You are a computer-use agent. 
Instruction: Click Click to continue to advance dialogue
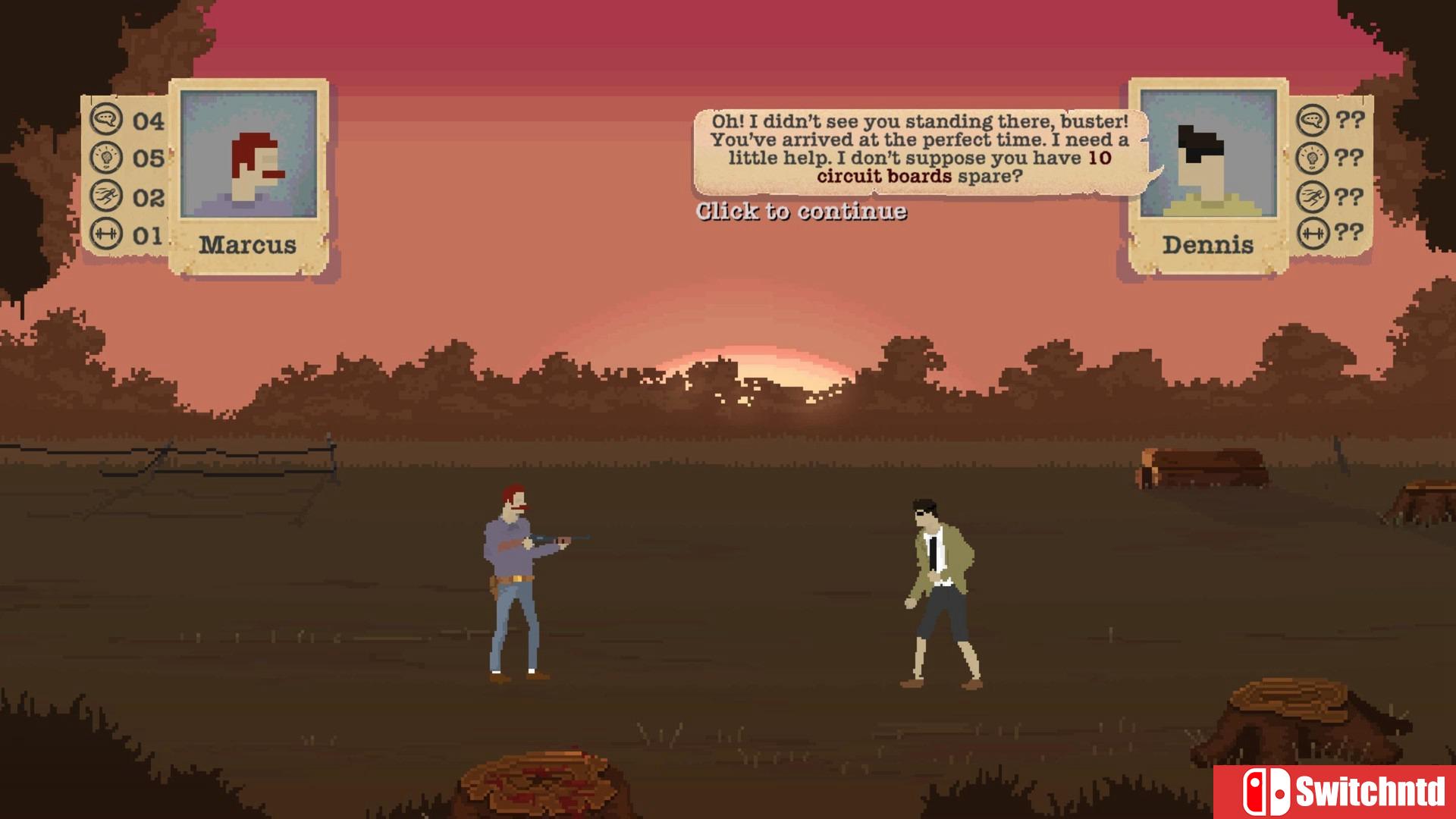click(800, 213)
